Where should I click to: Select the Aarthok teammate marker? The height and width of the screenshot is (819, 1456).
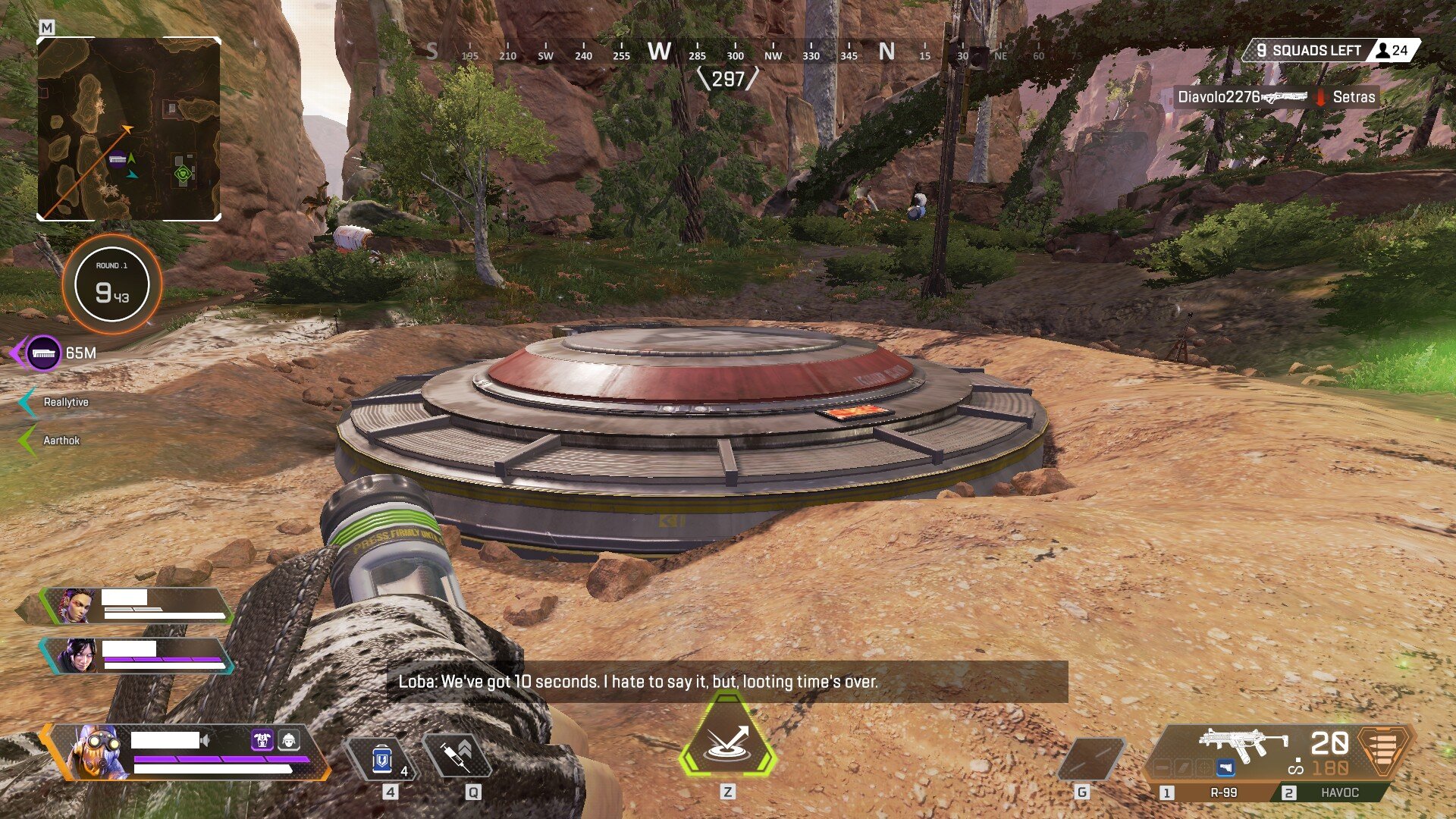coord(61,441)
